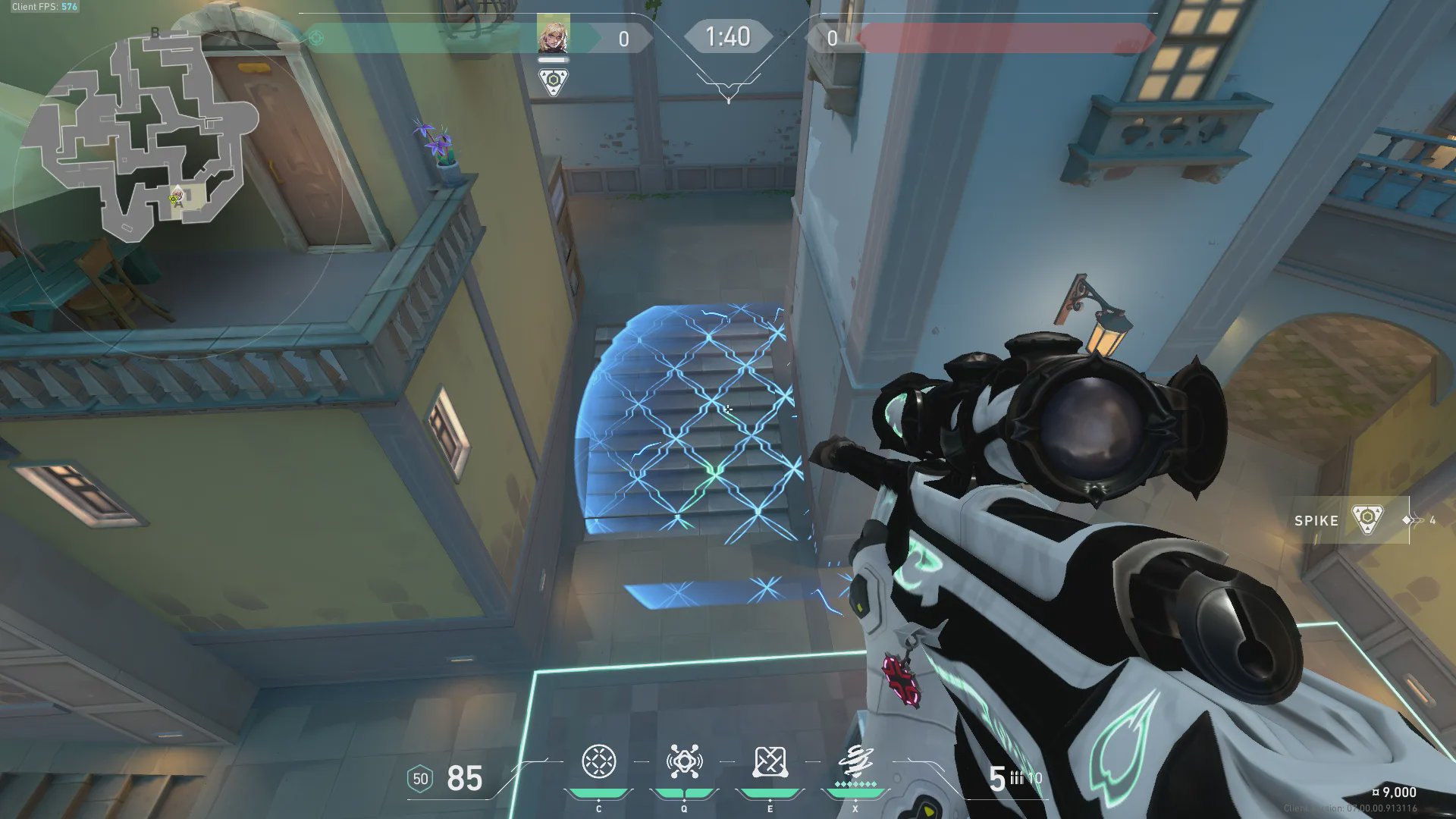Click the spike carrier icon below the portrait

[553, 81]
